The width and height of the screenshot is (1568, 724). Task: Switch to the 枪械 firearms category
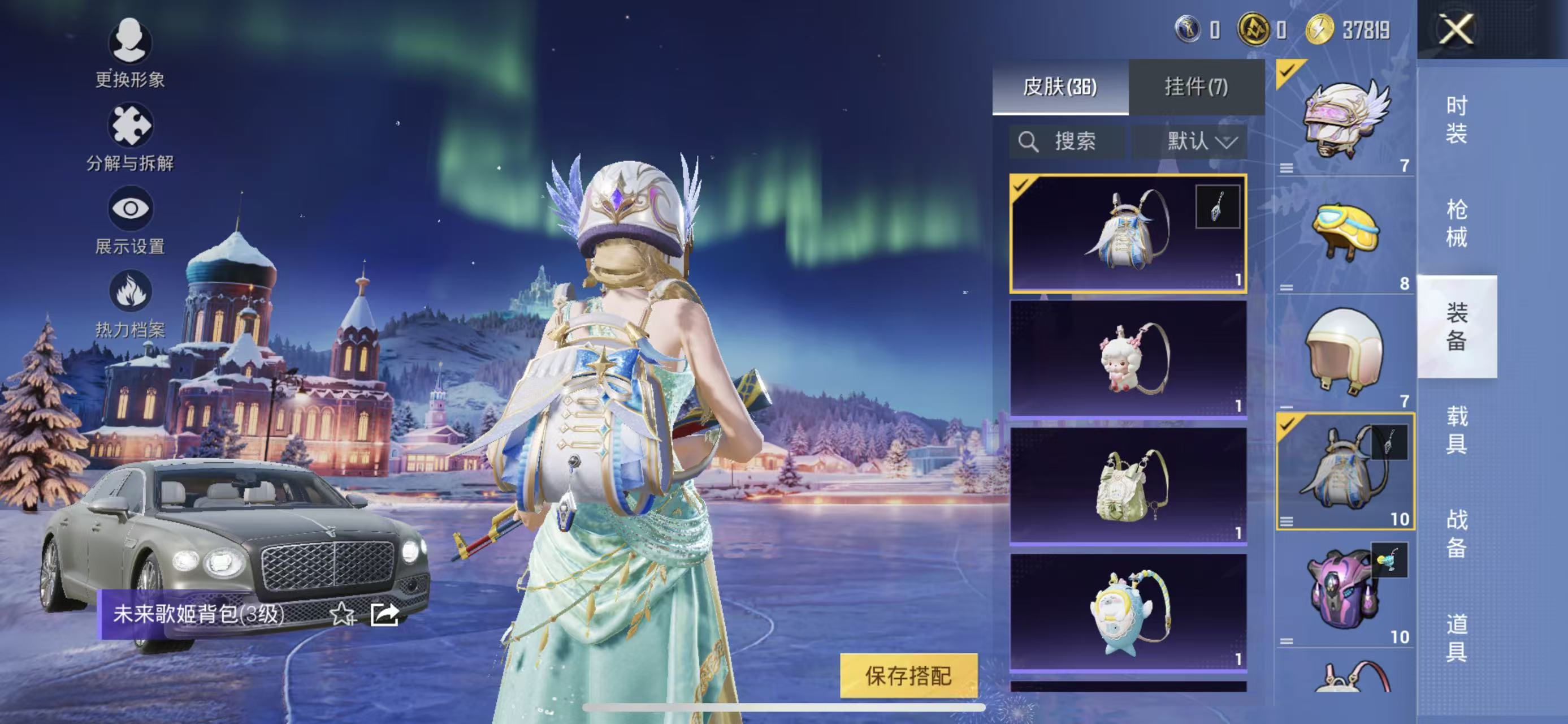[1456, 223]
